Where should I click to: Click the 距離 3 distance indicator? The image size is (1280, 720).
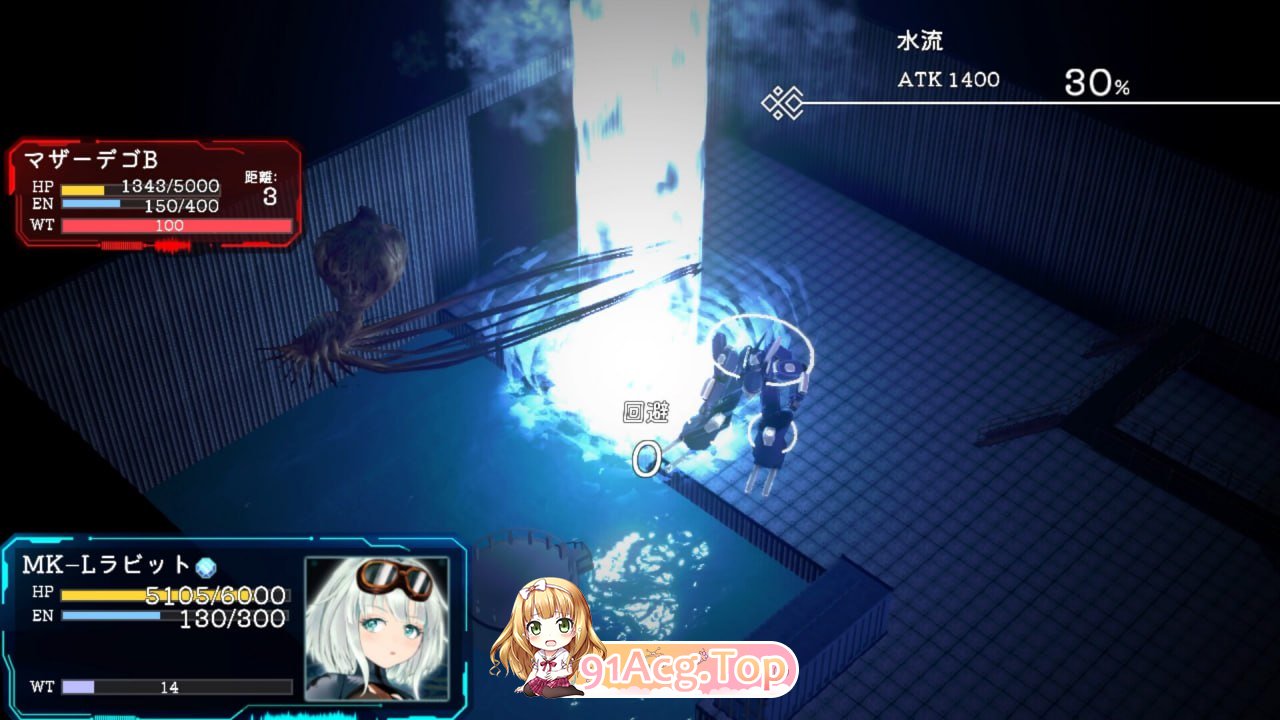tap(263, 187)
